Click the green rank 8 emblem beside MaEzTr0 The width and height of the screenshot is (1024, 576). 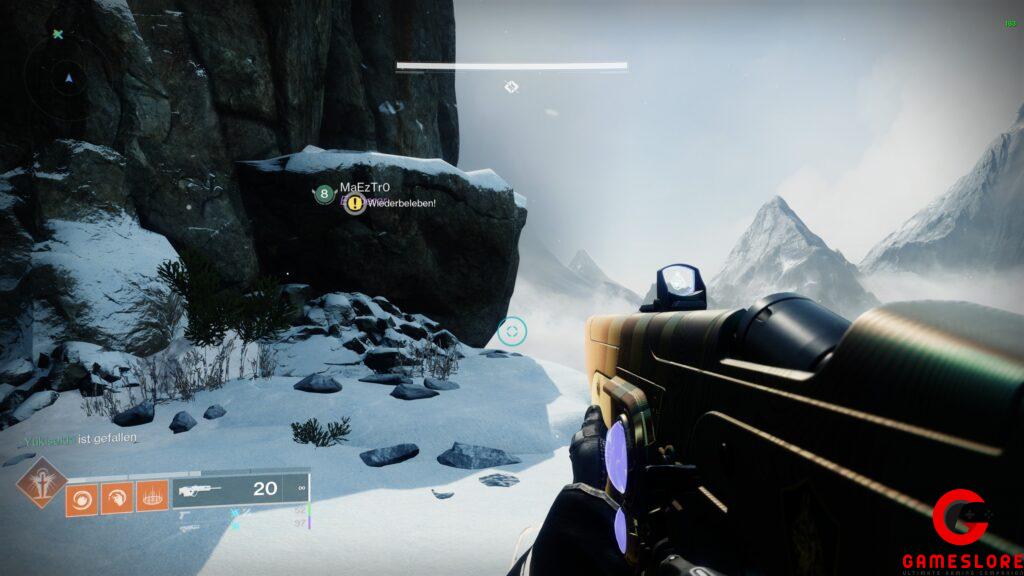(324, 195)
